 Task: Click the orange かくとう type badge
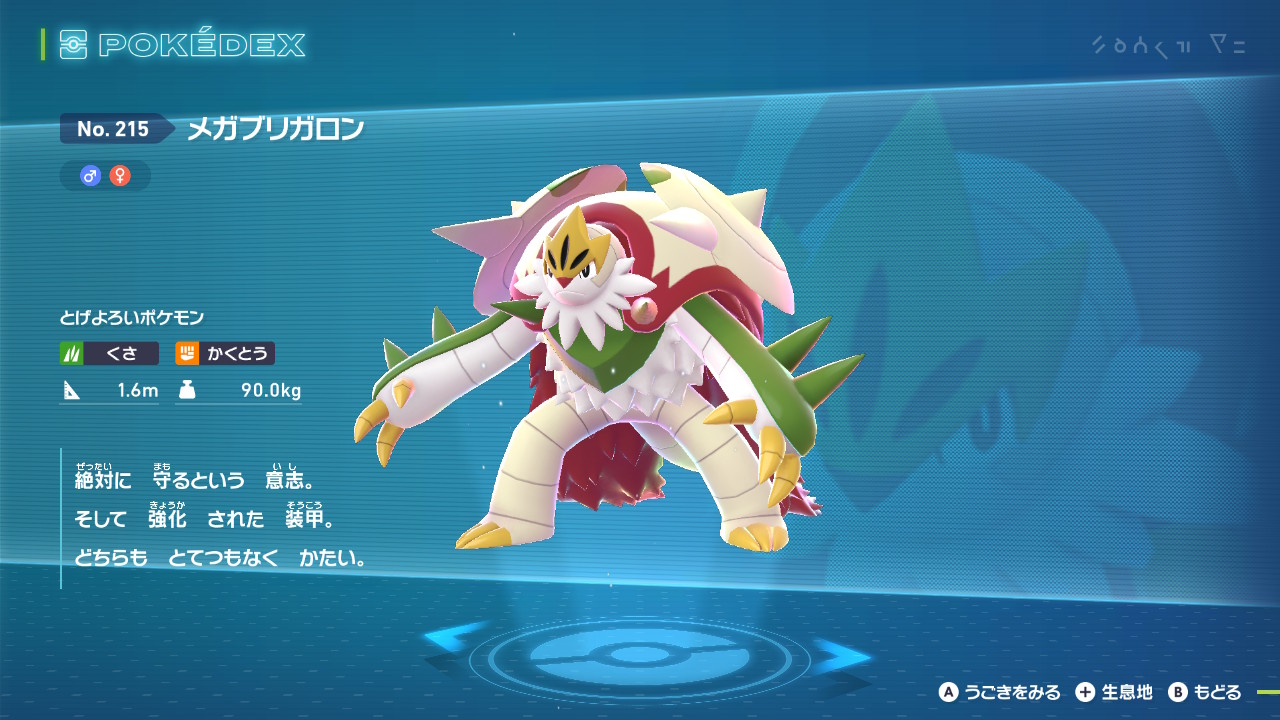point(224,353)
